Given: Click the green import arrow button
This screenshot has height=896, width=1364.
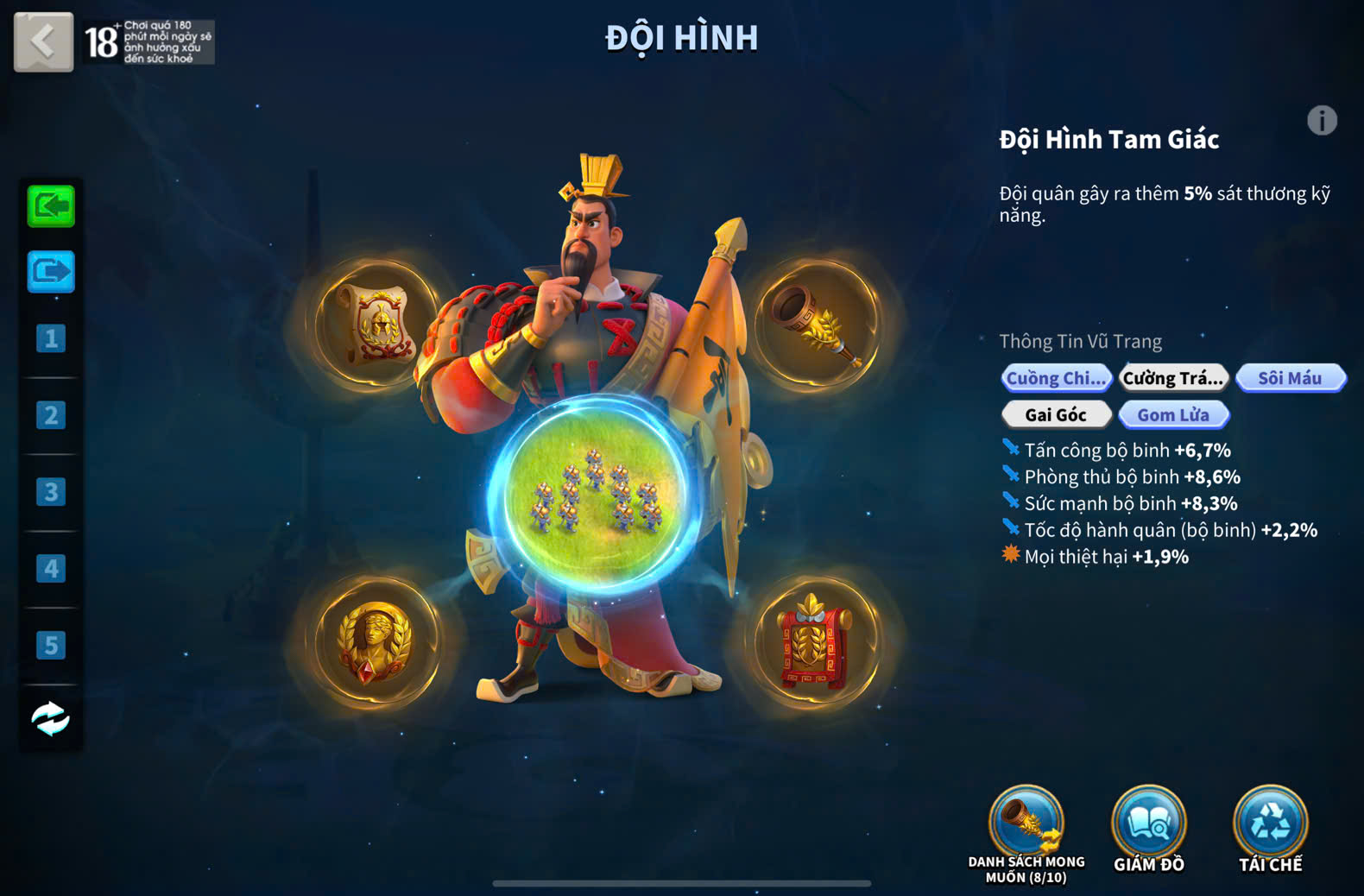Looking at the screenshot, I should [51, 206].
